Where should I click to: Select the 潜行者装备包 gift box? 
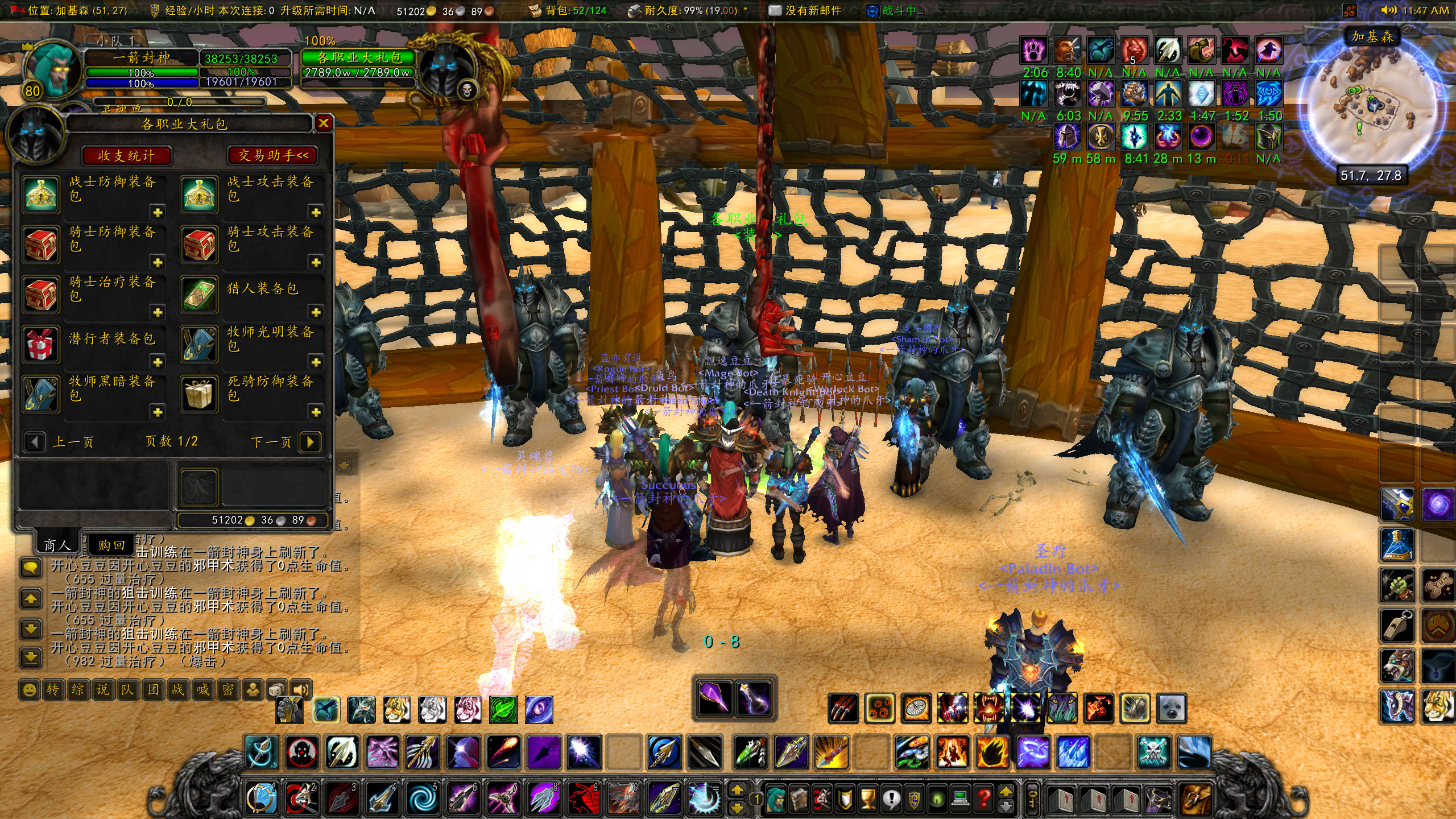(41, 345)
